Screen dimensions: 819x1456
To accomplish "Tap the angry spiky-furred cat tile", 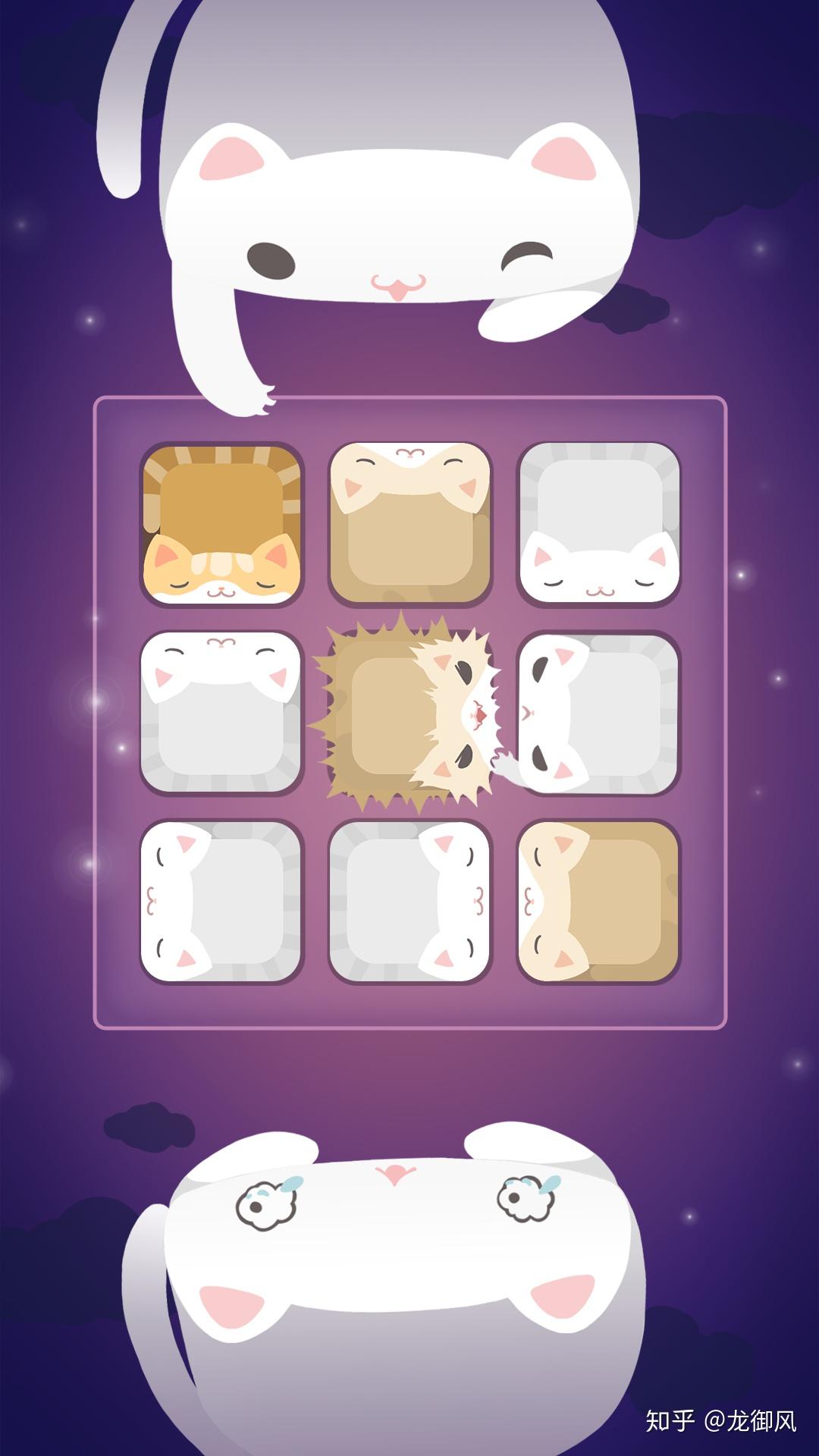I will point(410,714).
